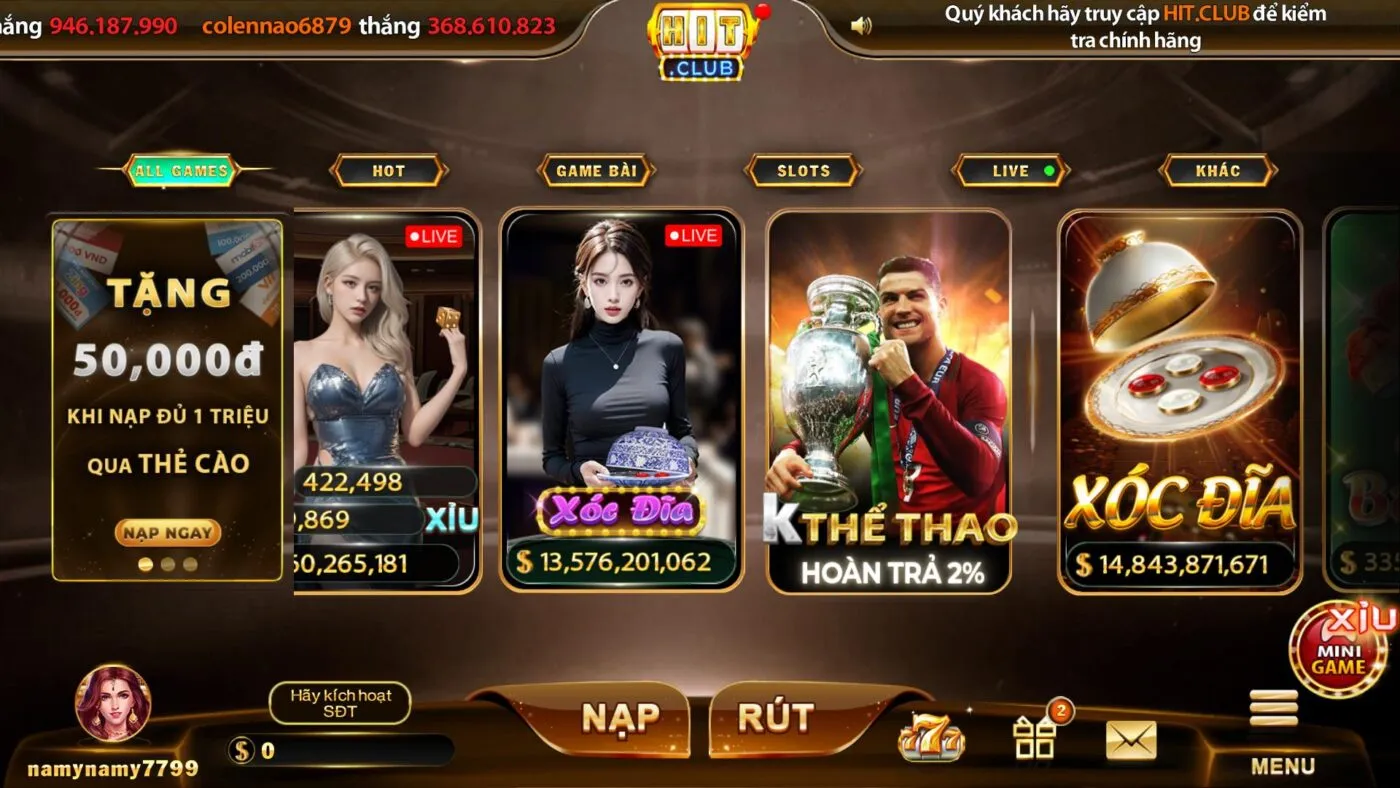Open the SLOTS tab
1400x788 pixels.
click(803, 170)
